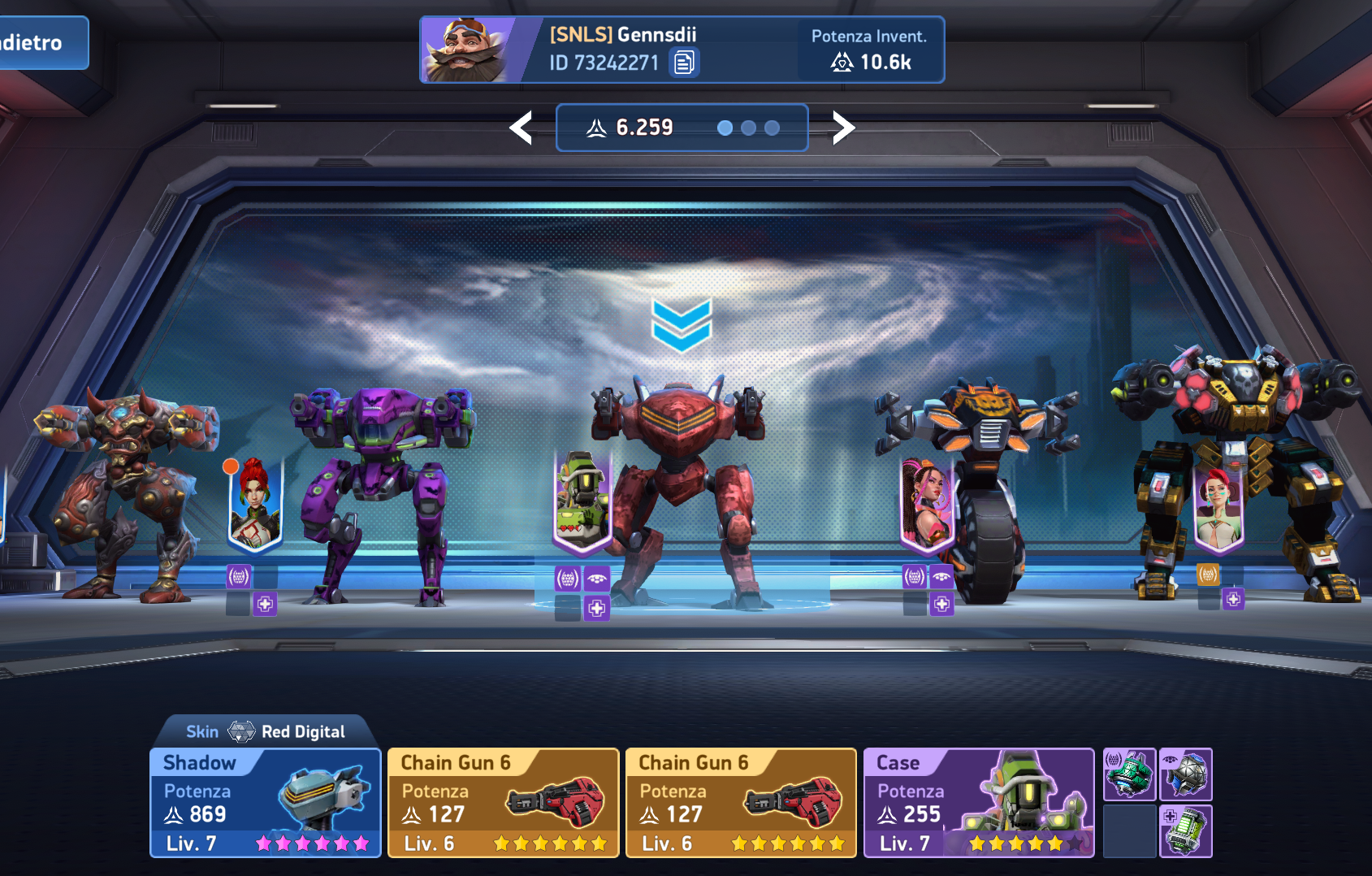The image size is (1372, 876).
Task: Click the Red Digital skin tab
Action: pos(266,731)
